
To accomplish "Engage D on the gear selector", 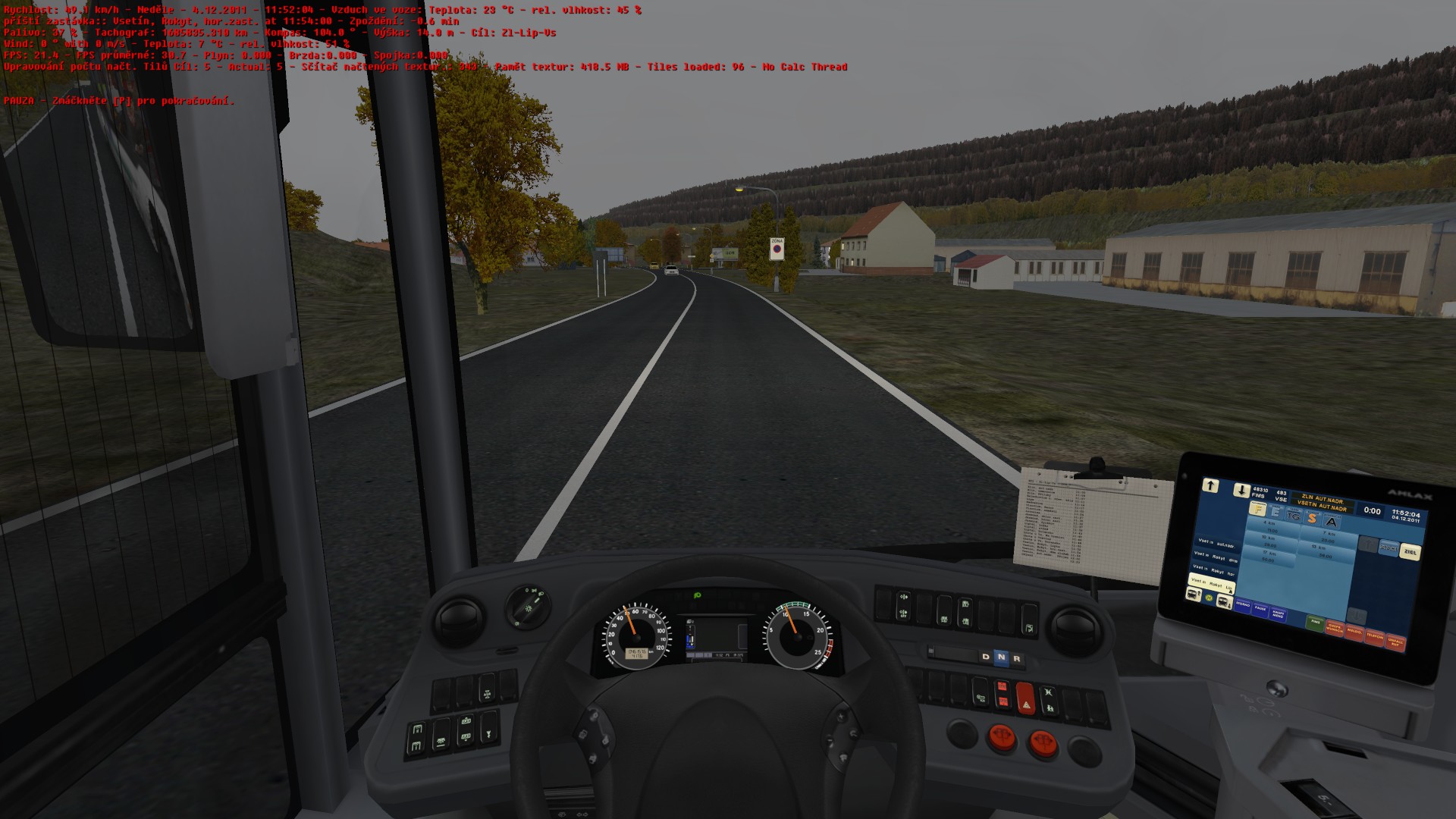I will pos(985,657).
